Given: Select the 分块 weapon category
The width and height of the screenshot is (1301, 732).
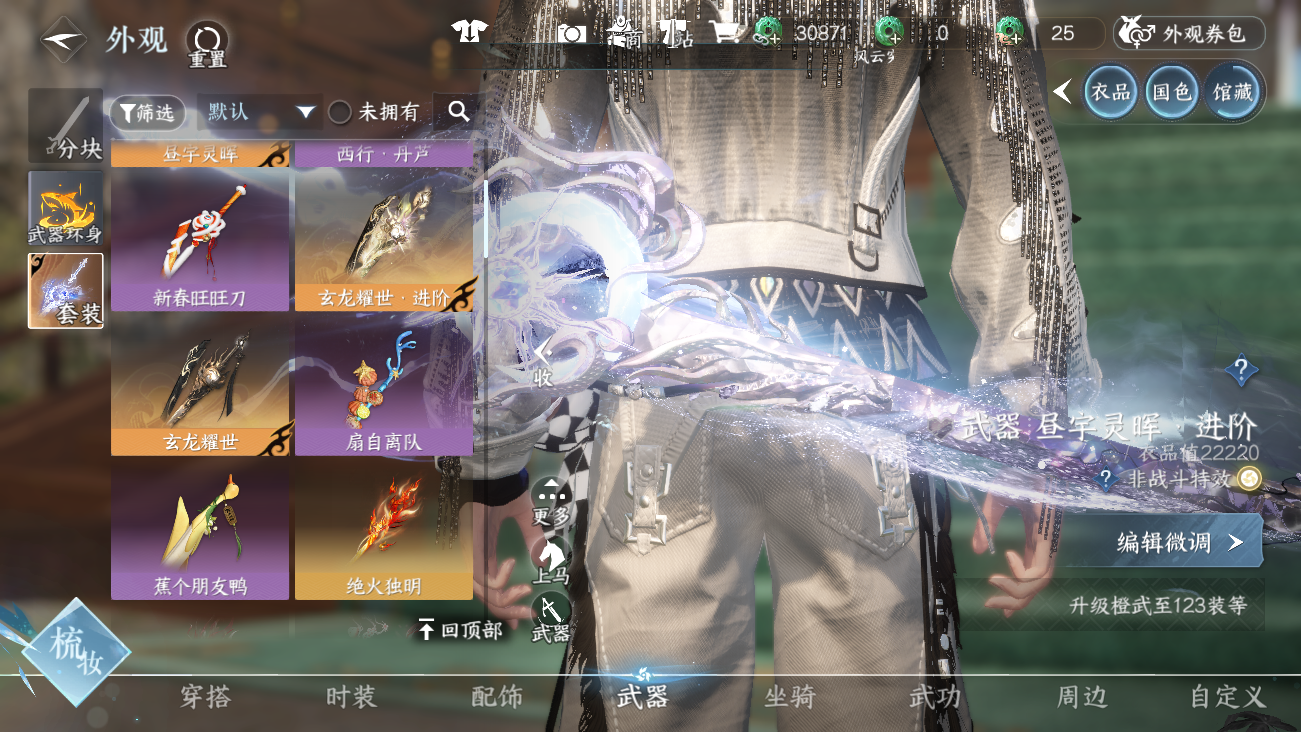Looking at the screenshot, I should (66, 126).
